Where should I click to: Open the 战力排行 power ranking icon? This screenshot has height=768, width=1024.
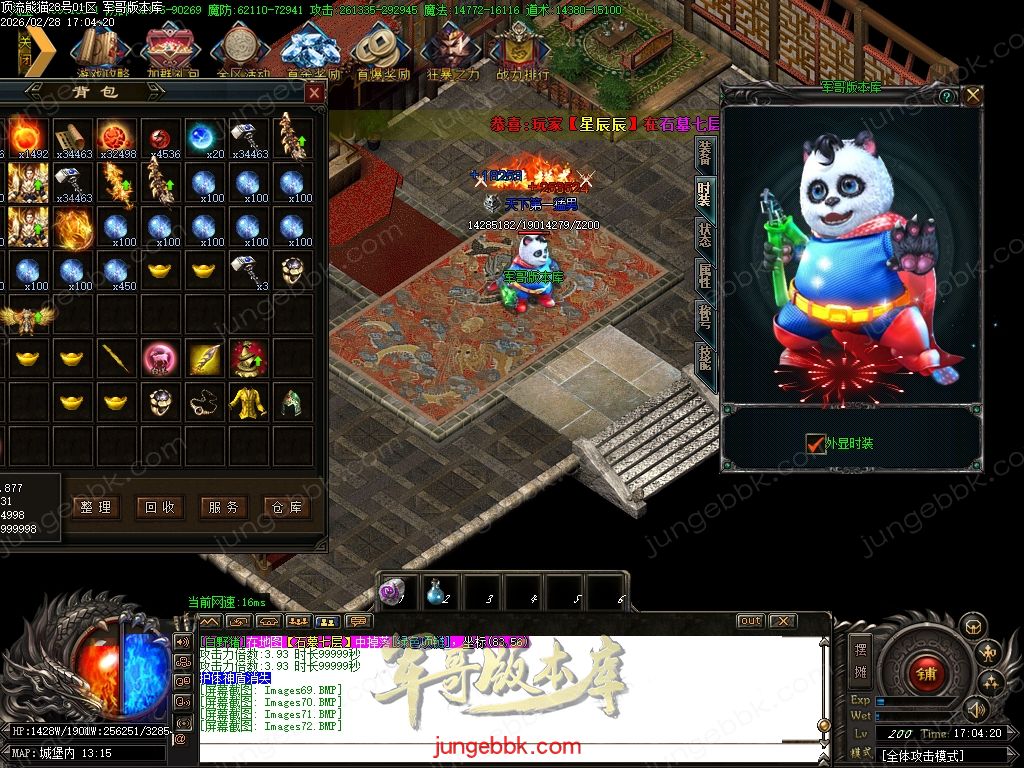click(522, 52)
